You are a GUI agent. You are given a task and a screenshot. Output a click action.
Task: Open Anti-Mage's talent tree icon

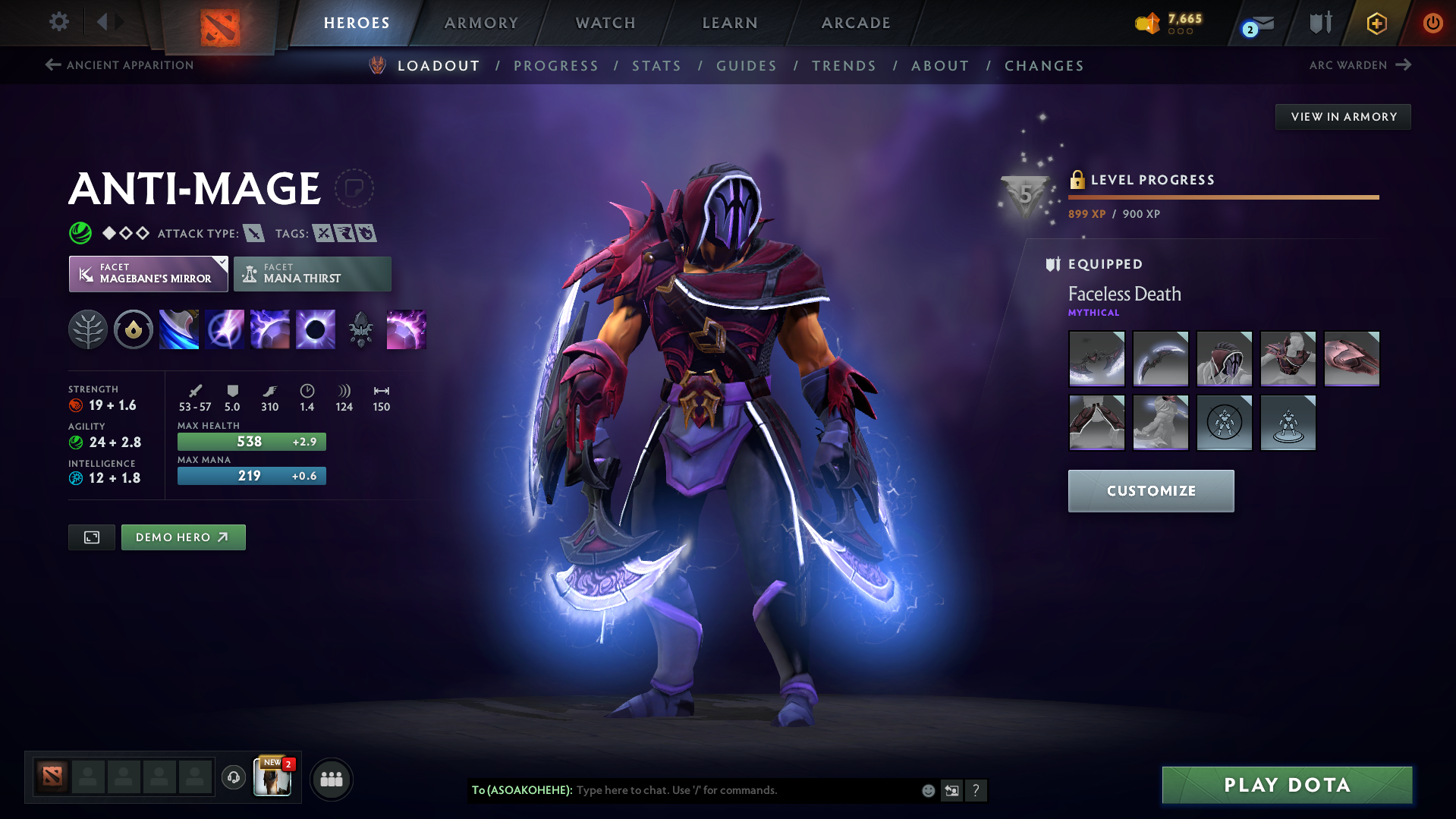(88, 329)
